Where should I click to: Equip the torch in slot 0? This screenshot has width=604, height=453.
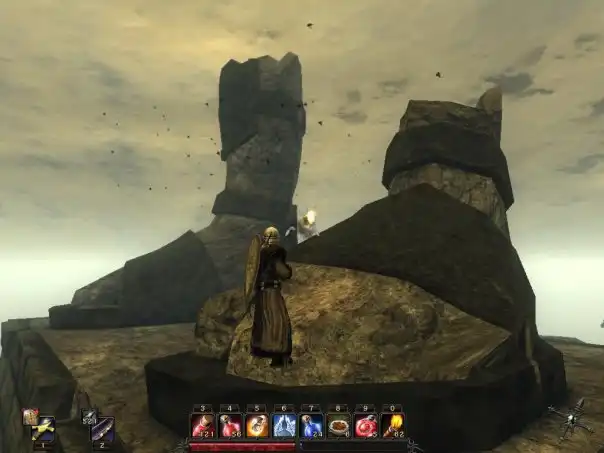click(392, 426)
